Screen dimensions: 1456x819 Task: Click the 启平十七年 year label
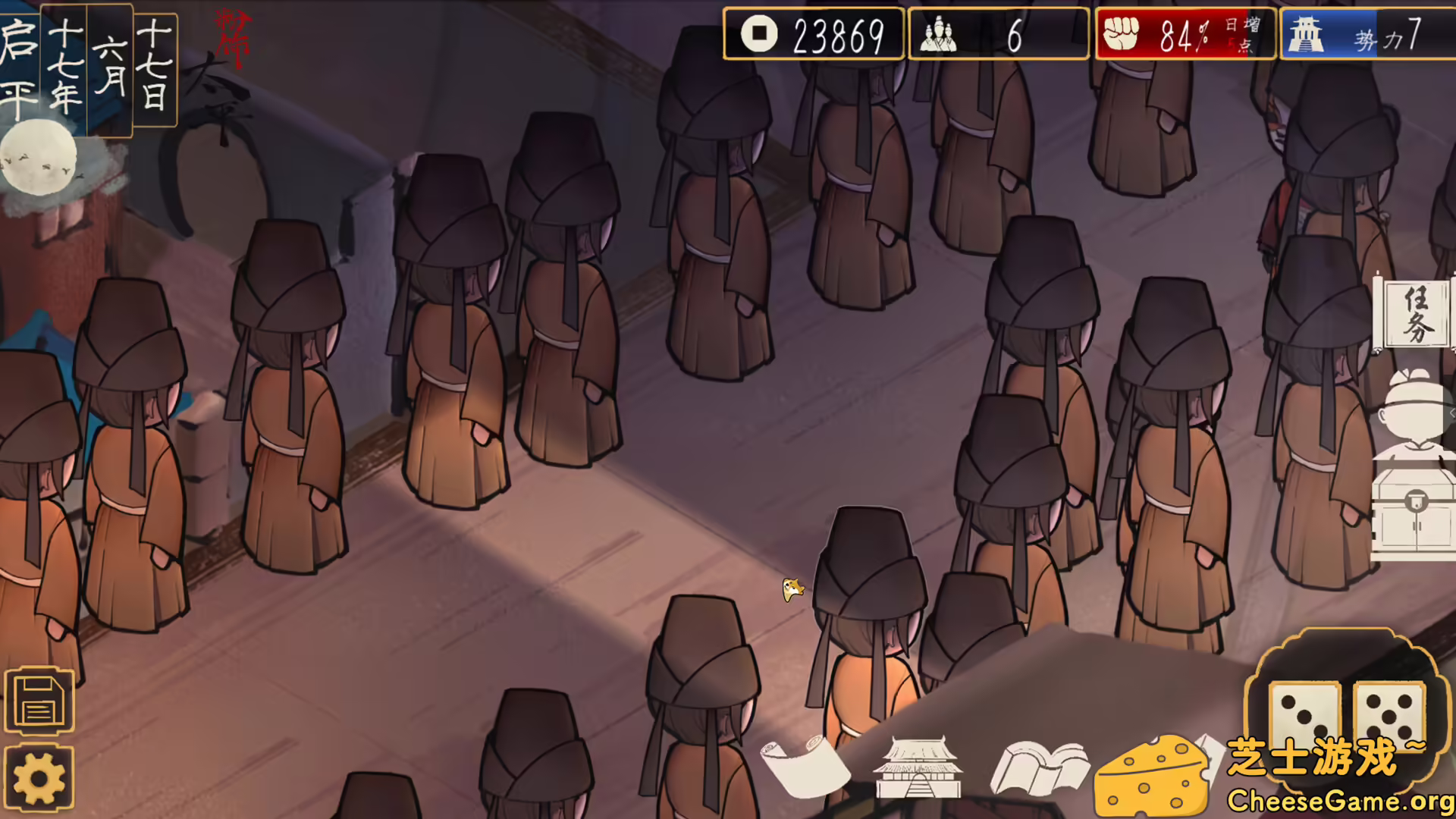pyautogui.click(x=45, y=61)
